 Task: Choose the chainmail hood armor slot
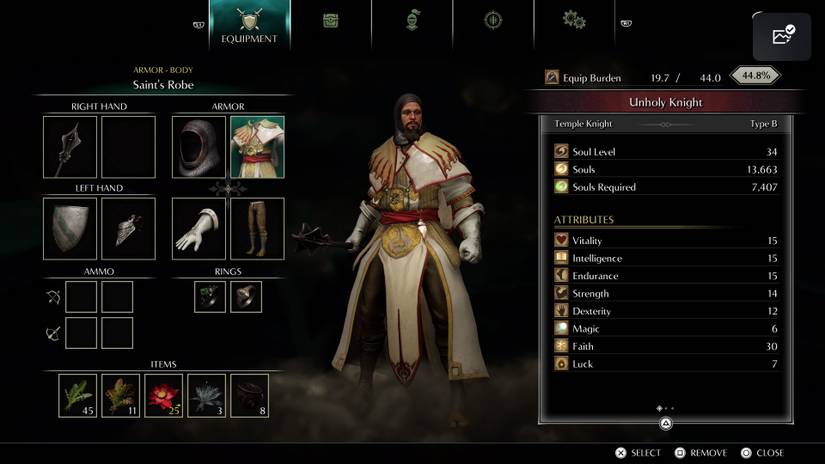198,147
